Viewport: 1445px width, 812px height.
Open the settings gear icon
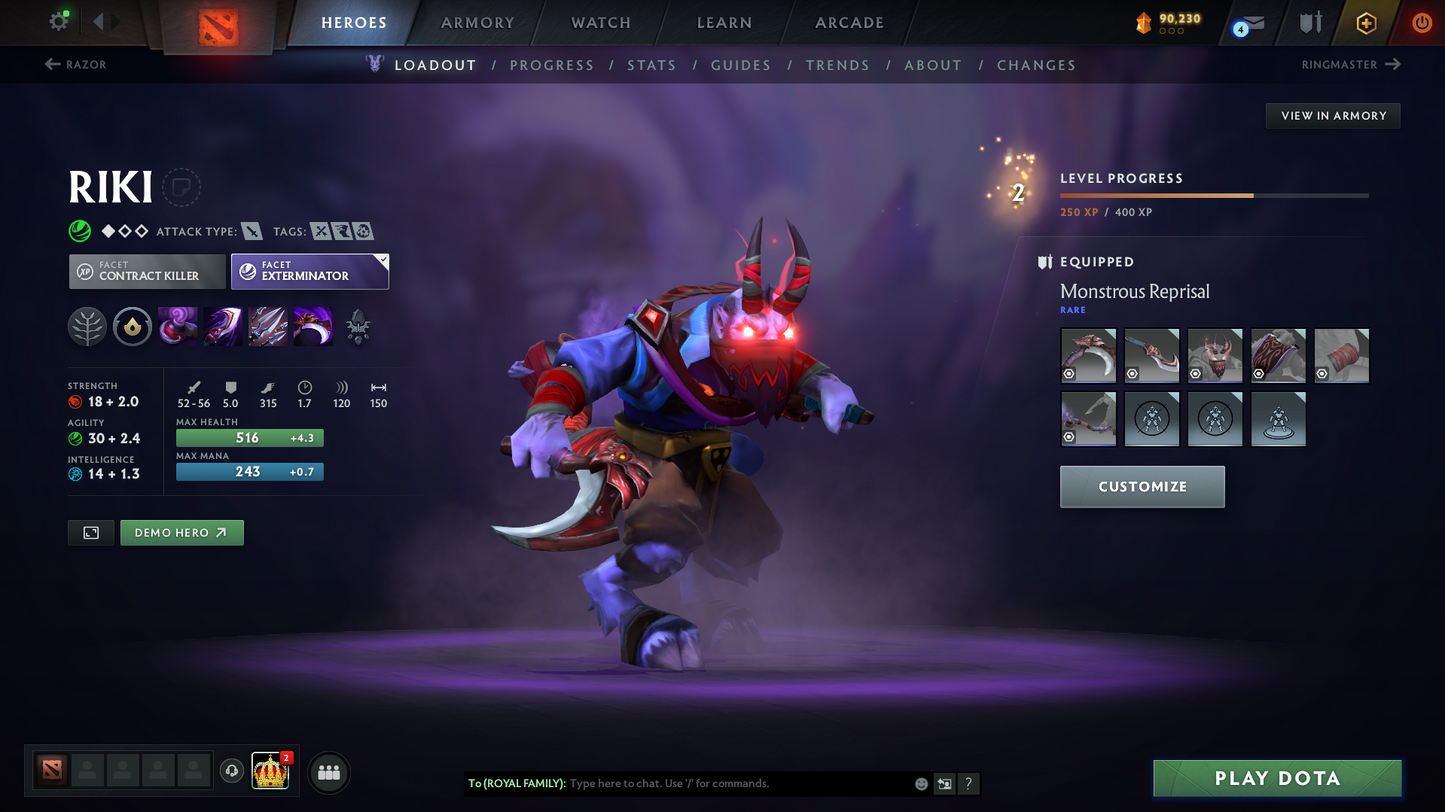(x=58, y=21)
